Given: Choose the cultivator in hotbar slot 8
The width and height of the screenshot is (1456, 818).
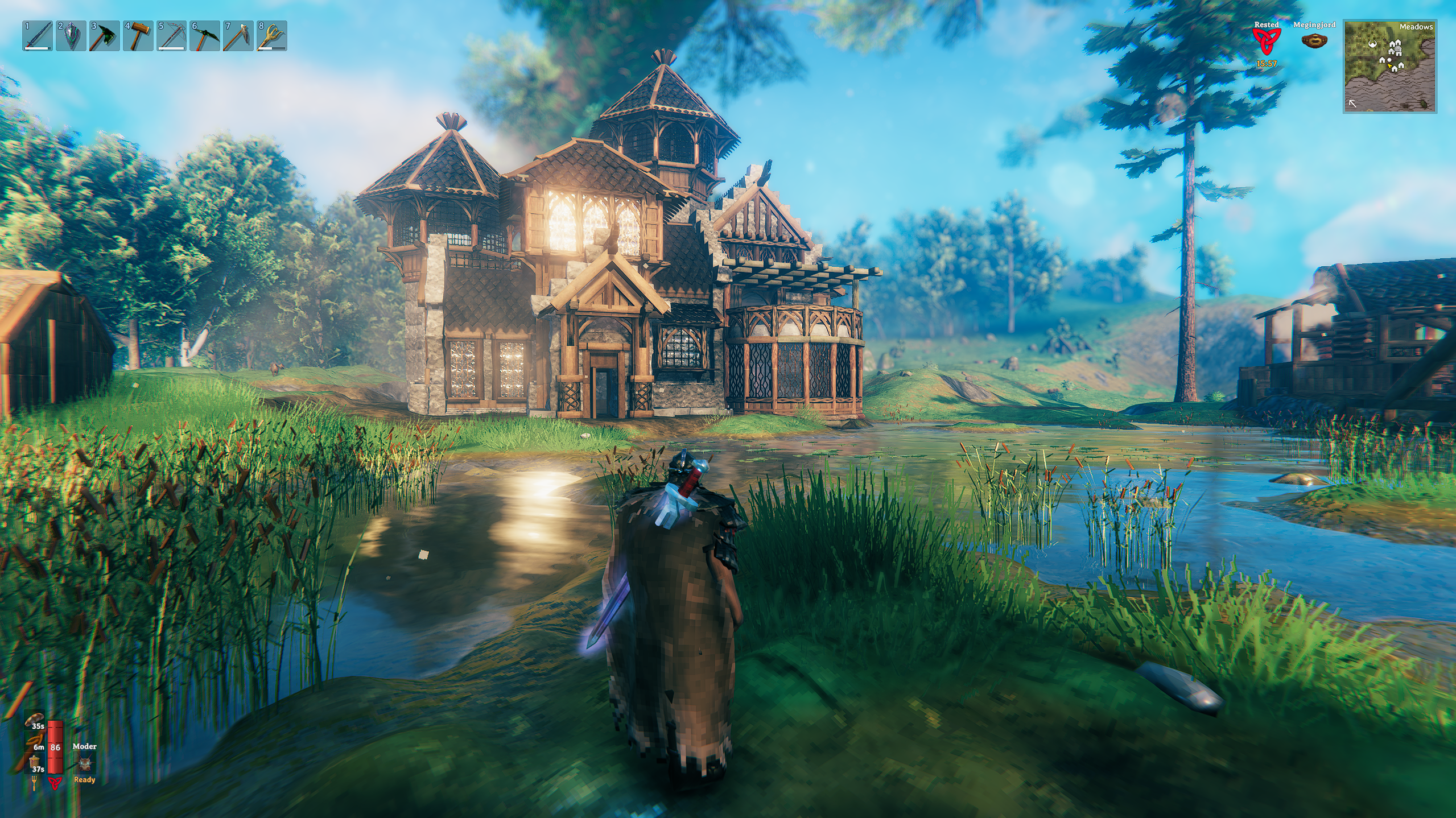Looking at the screenshot, I should (x=272, y=36).
